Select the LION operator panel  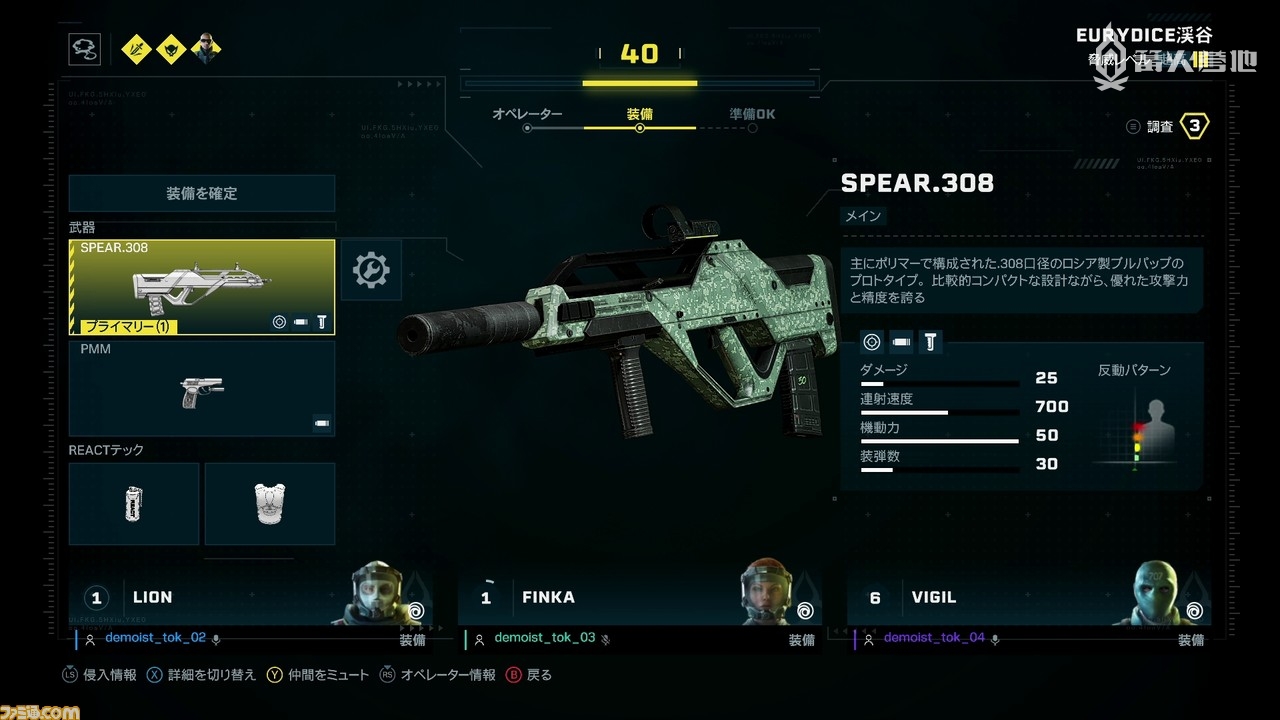251,597
